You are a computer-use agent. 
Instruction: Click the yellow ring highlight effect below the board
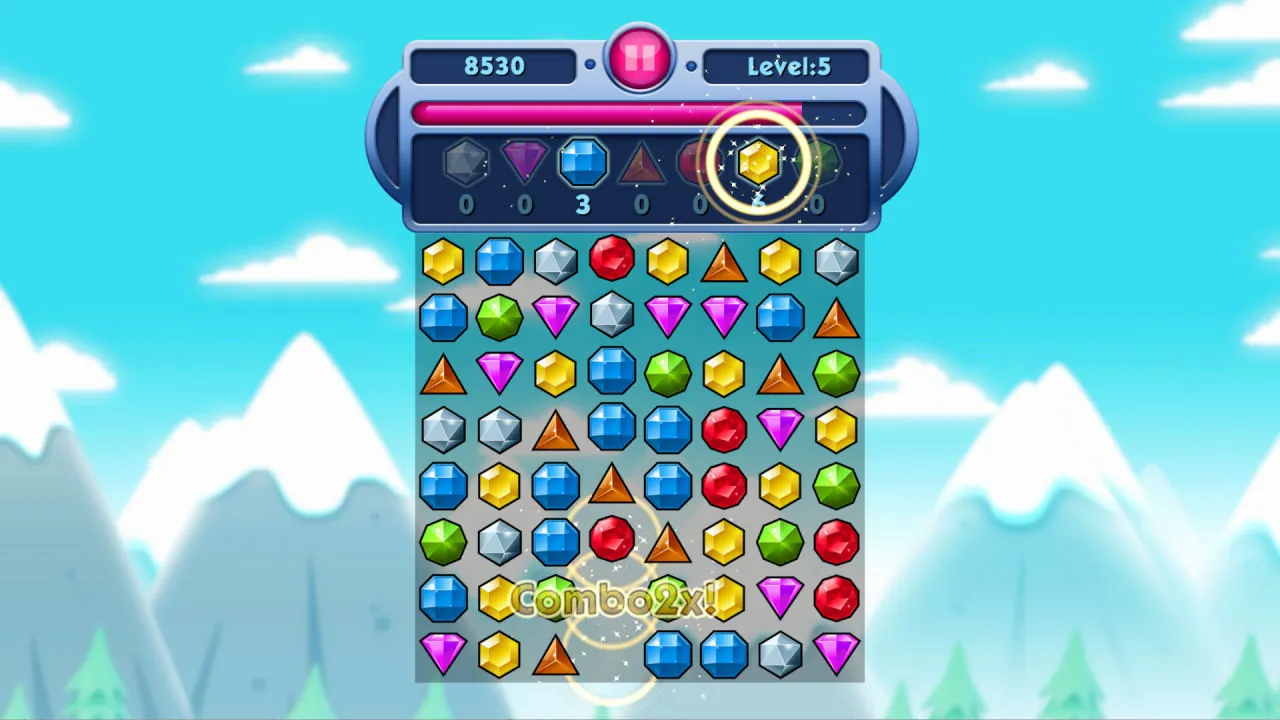(612, 690)
